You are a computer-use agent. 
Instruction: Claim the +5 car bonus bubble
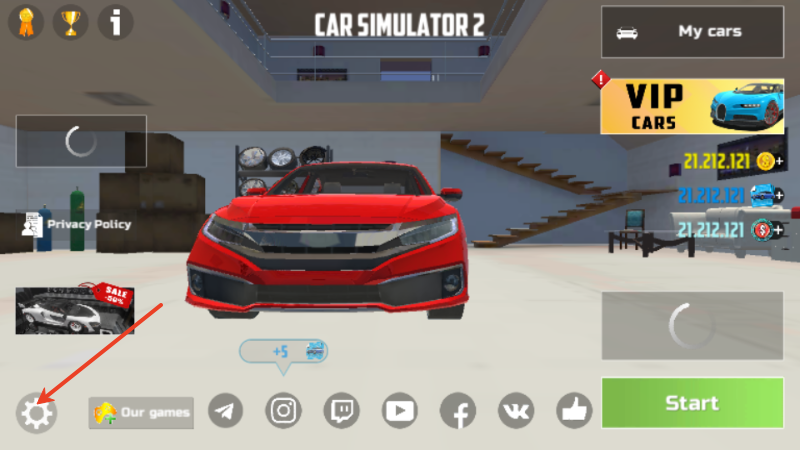284,352
